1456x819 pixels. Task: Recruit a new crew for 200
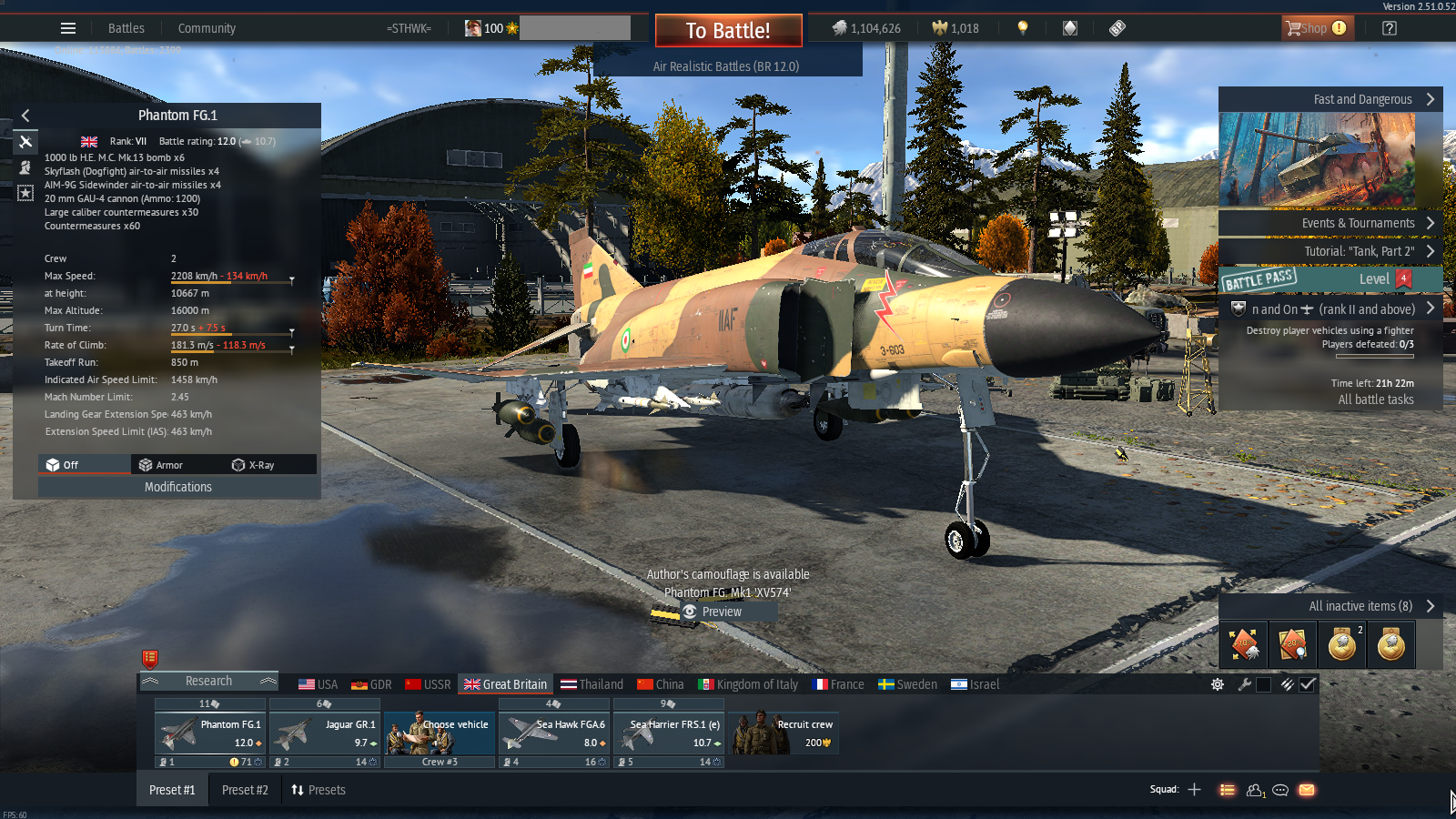coord(784,734)
